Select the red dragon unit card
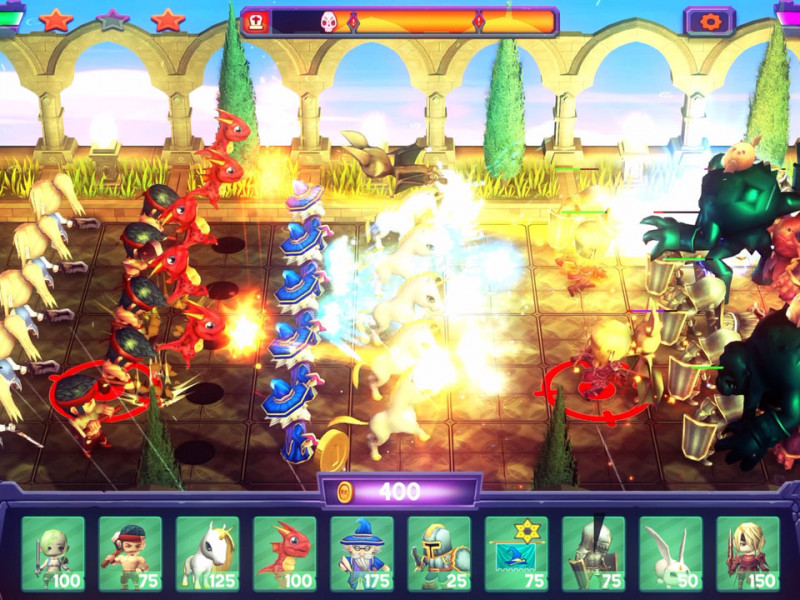This screenshot has width=800, height=600. (284, 553)
